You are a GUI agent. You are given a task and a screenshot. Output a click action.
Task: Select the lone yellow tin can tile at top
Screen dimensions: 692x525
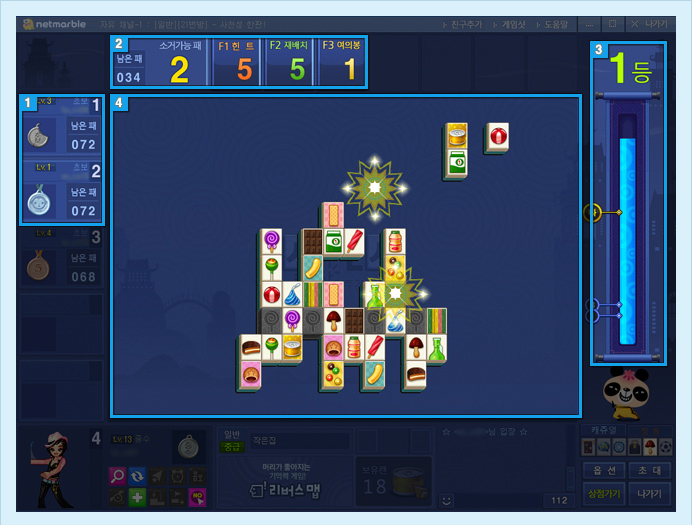click(456, 136)
